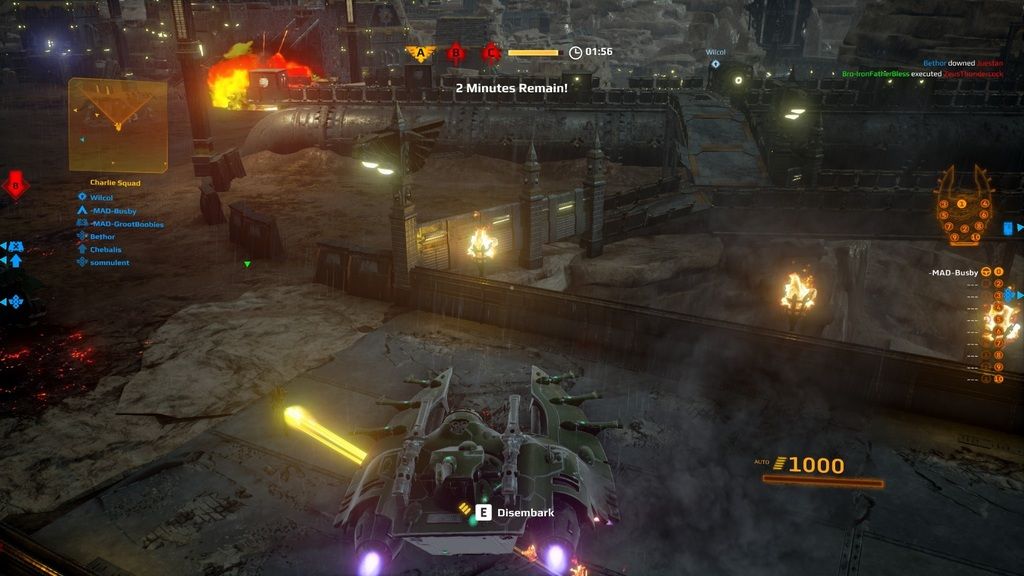
Task: Select squad member -MAD-Busby in squad list
Action: (112, 211)
